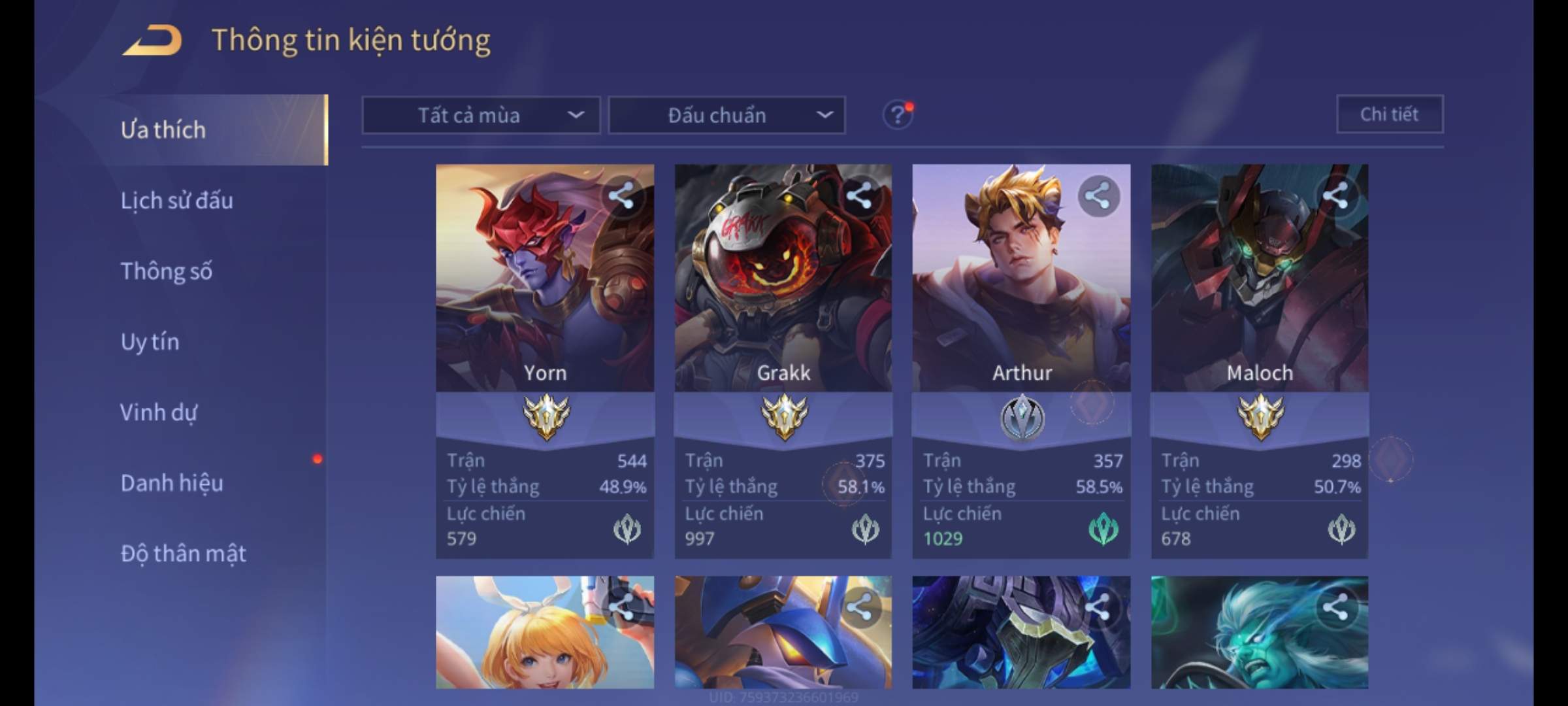Share the Yorn hero stats

pyautogui.click(x=621, y=195)
